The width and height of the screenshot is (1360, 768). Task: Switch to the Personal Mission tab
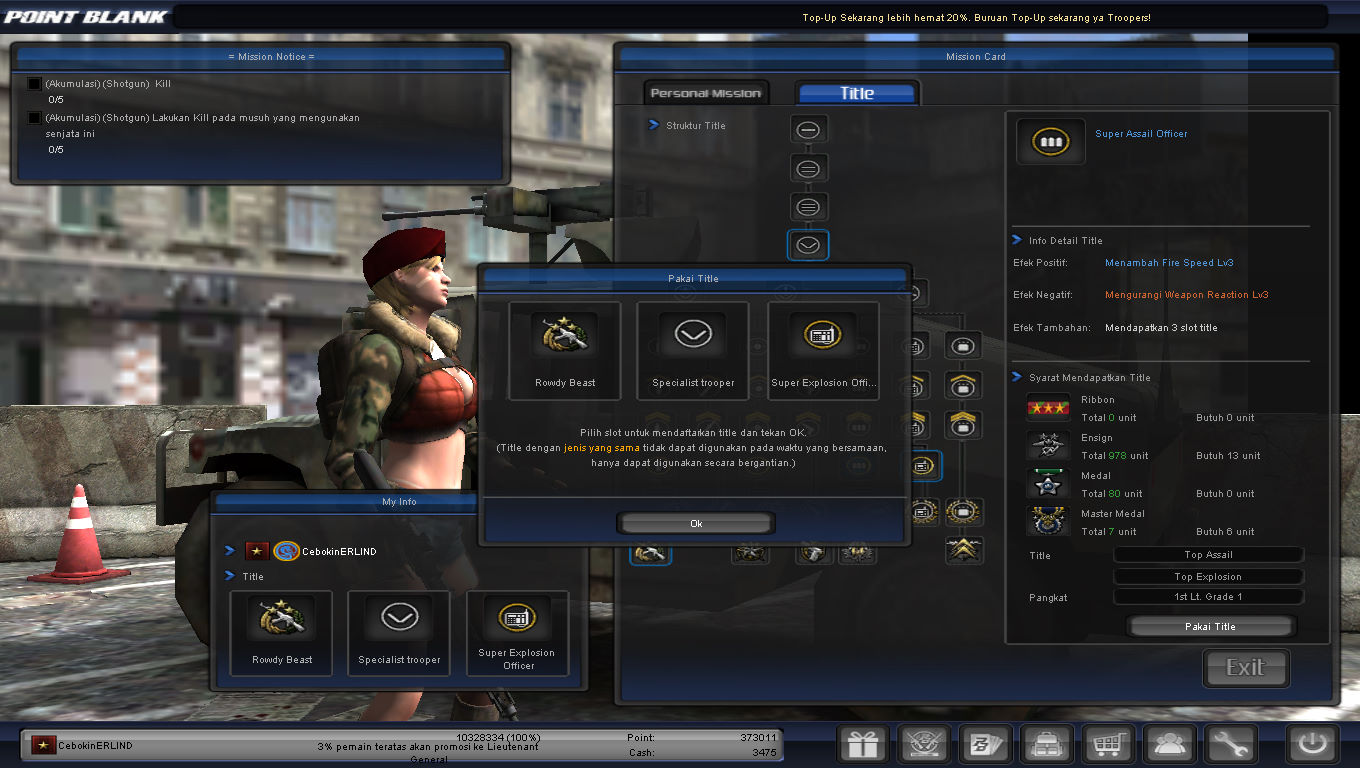coord(705,91)
